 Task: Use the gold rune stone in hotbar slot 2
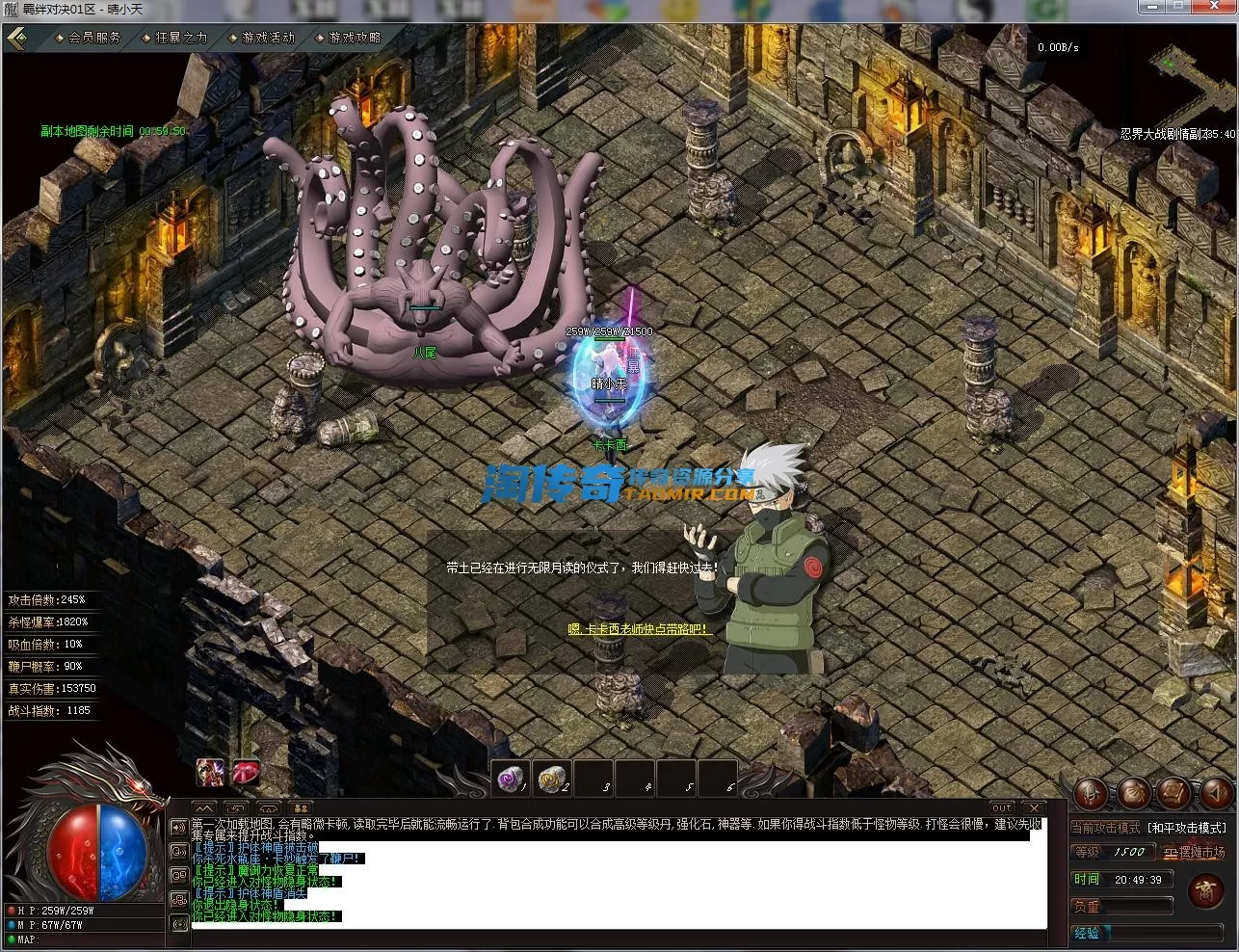(x=551, y=778)
